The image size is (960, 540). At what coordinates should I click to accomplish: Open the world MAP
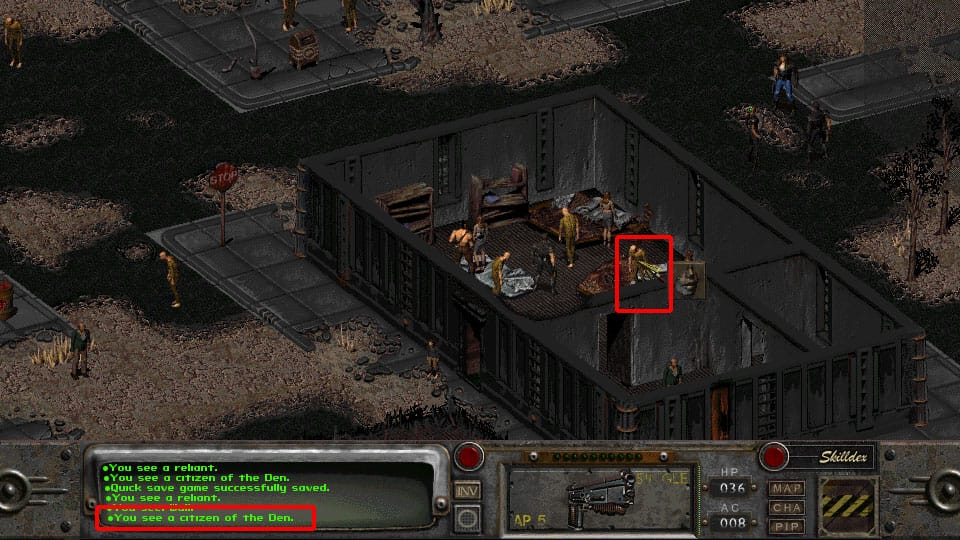[786, 488]
